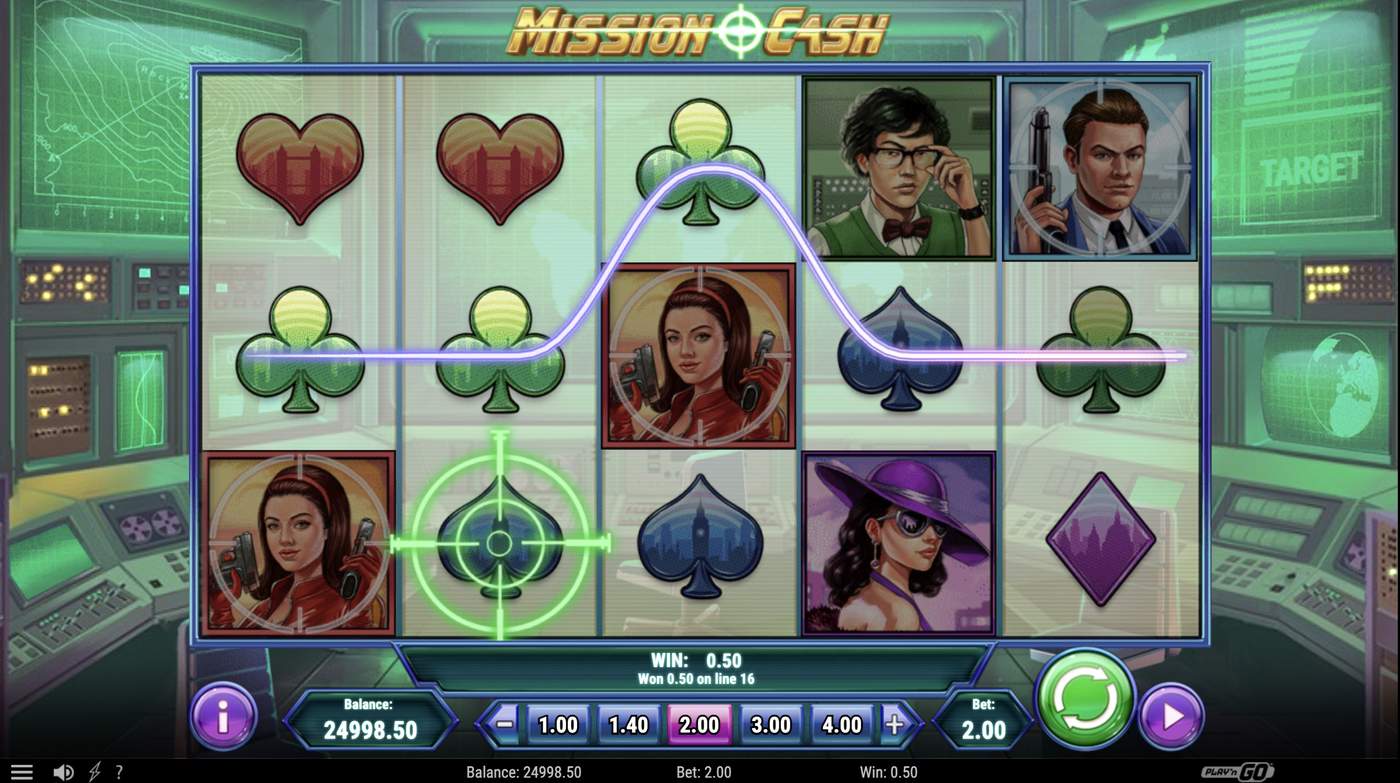Open the Balance display panel
1400x783 pixels.
(x=371, y=719)
